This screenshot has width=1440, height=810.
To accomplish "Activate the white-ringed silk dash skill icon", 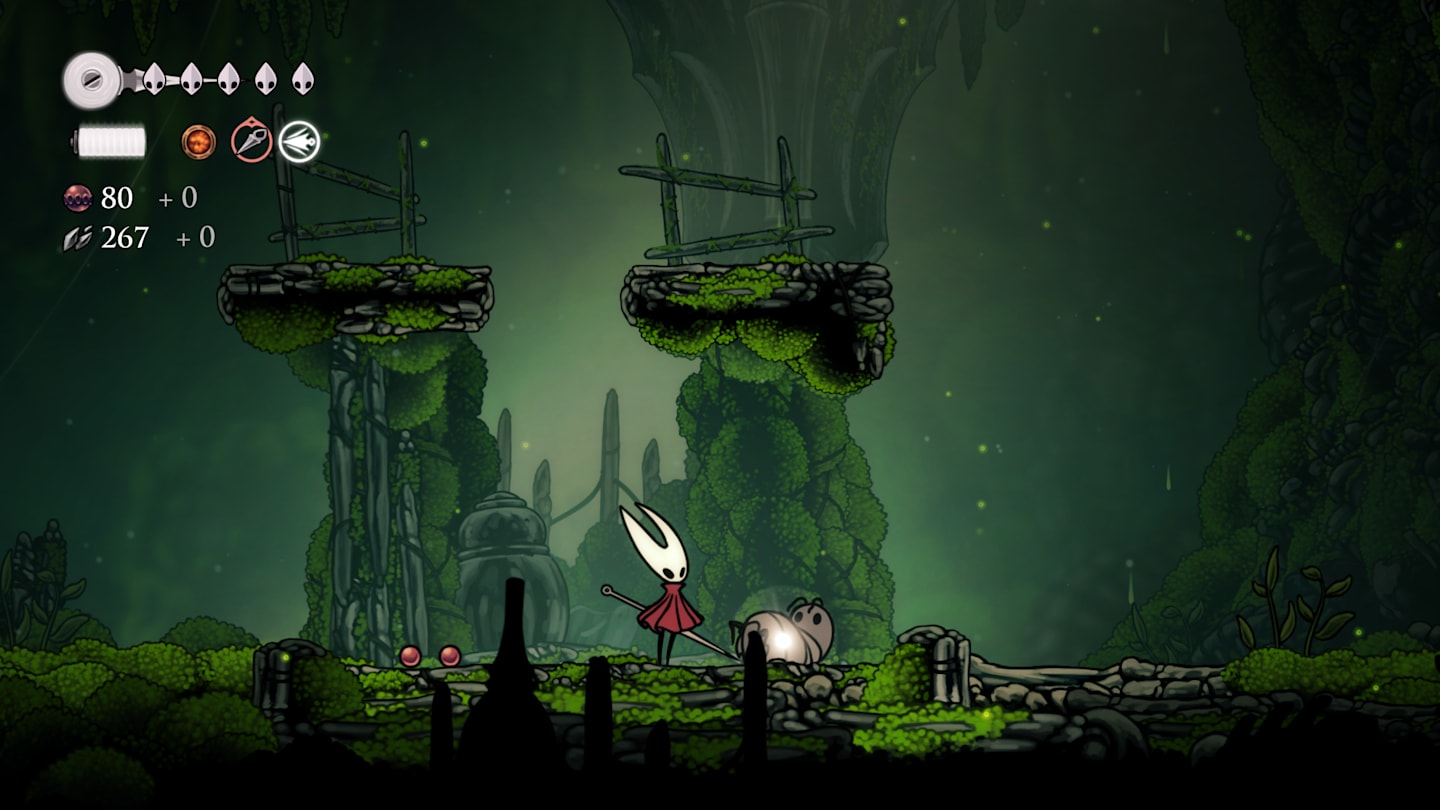I will click(298, 142).
